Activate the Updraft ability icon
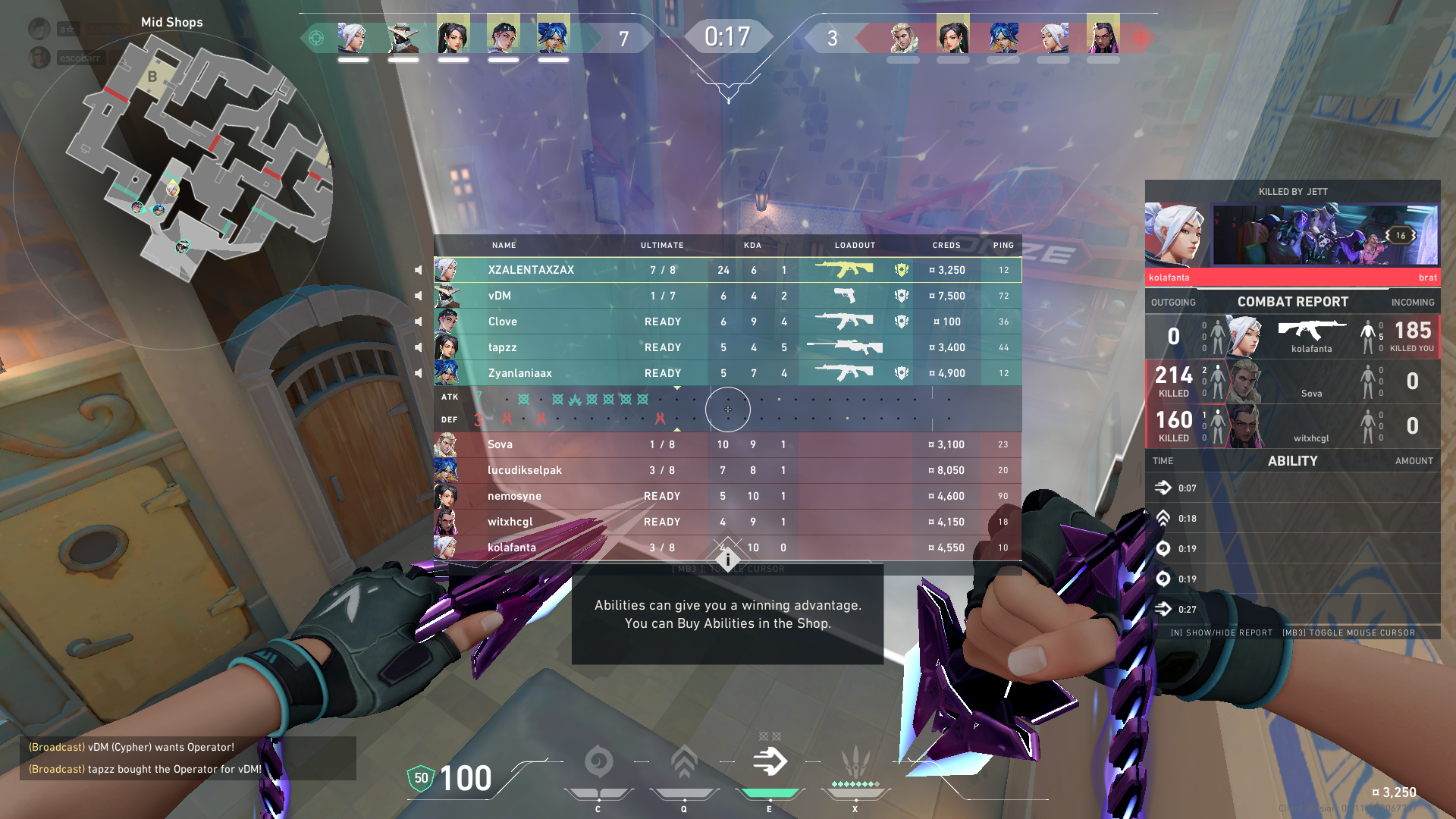This screenshot has height=819, width=1456. [684, 762]
